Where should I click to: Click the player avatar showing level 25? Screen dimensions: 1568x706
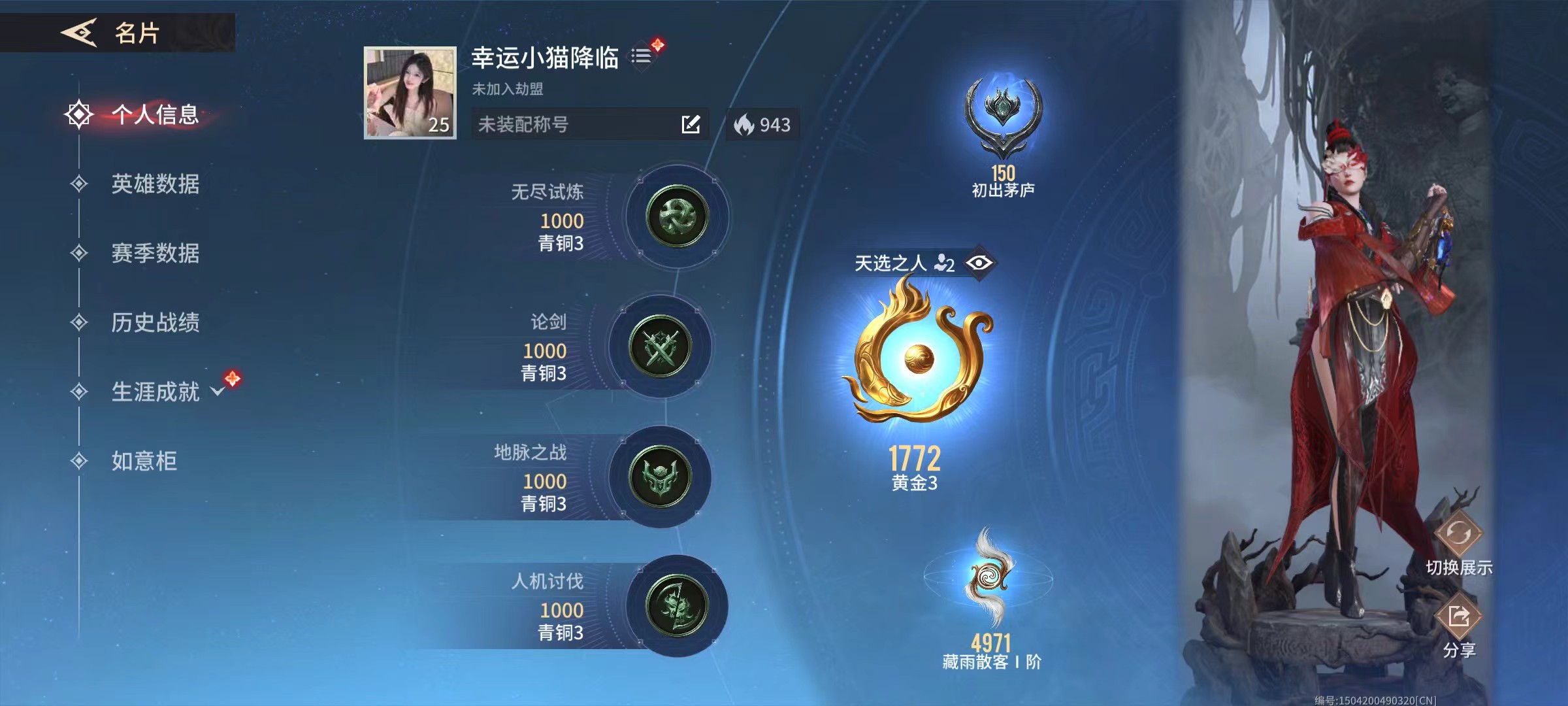click(408, 92)
